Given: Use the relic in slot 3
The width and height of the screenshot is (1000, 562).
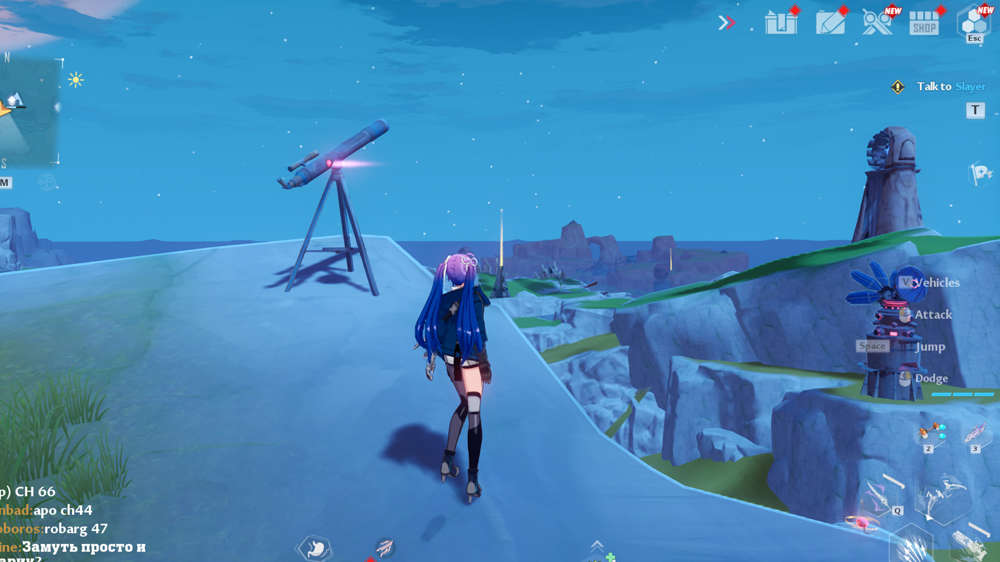Looking at the screenshot, I should (x=974, y=434).
